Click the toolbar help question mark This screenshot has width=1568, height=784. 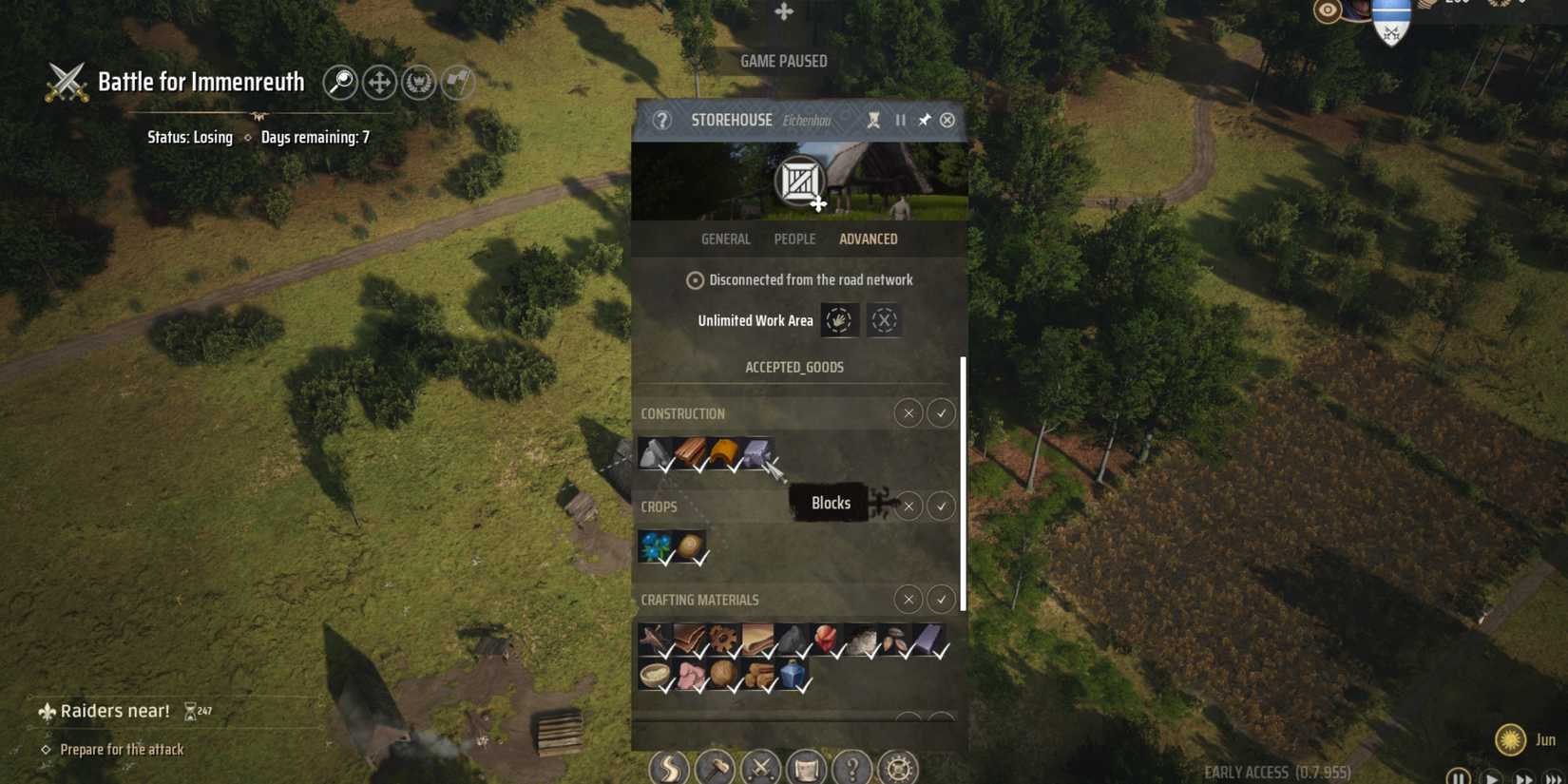pyautogui.click(x=851, y=768)
